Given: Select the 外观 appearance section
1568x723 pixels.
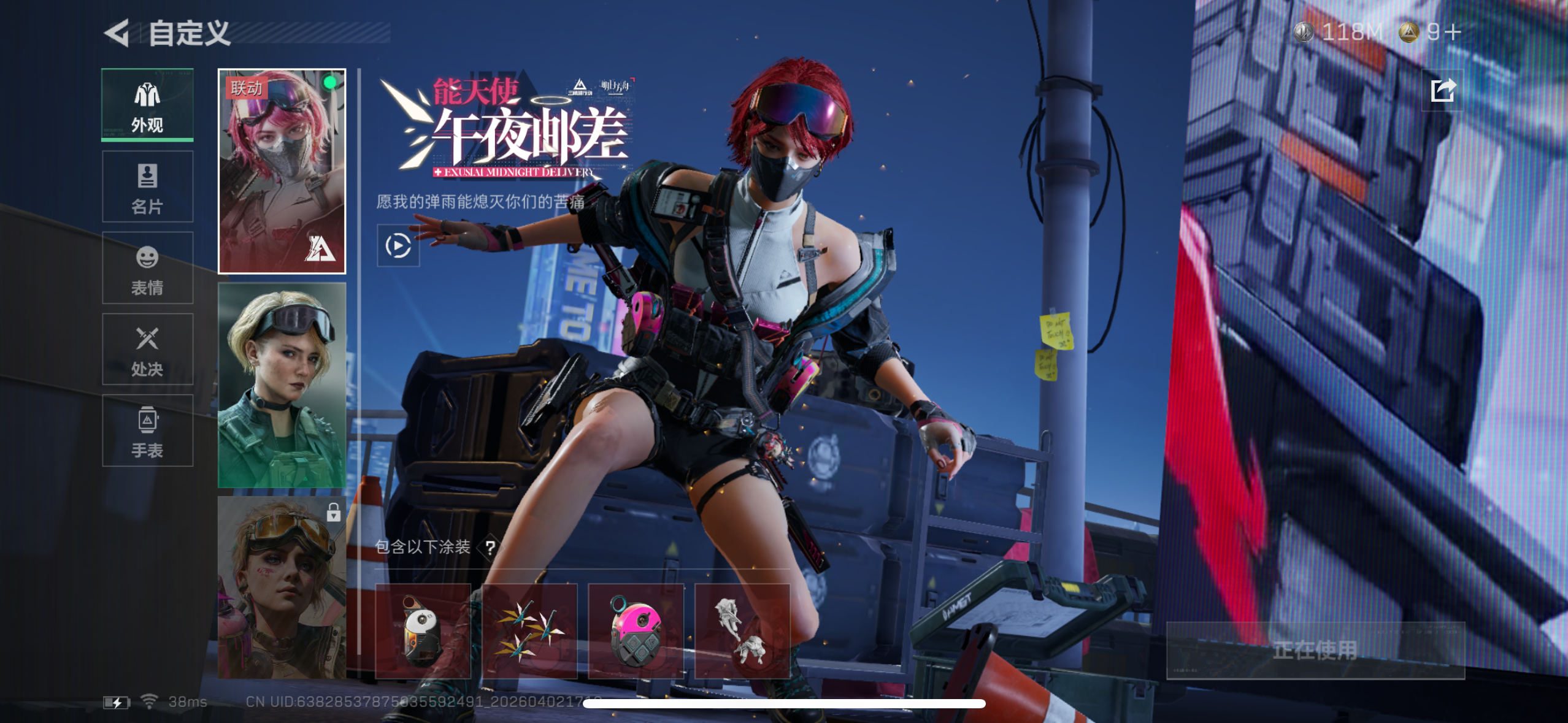Looking at the screenshot, I should pyautogui.click(x=147, y=105).
